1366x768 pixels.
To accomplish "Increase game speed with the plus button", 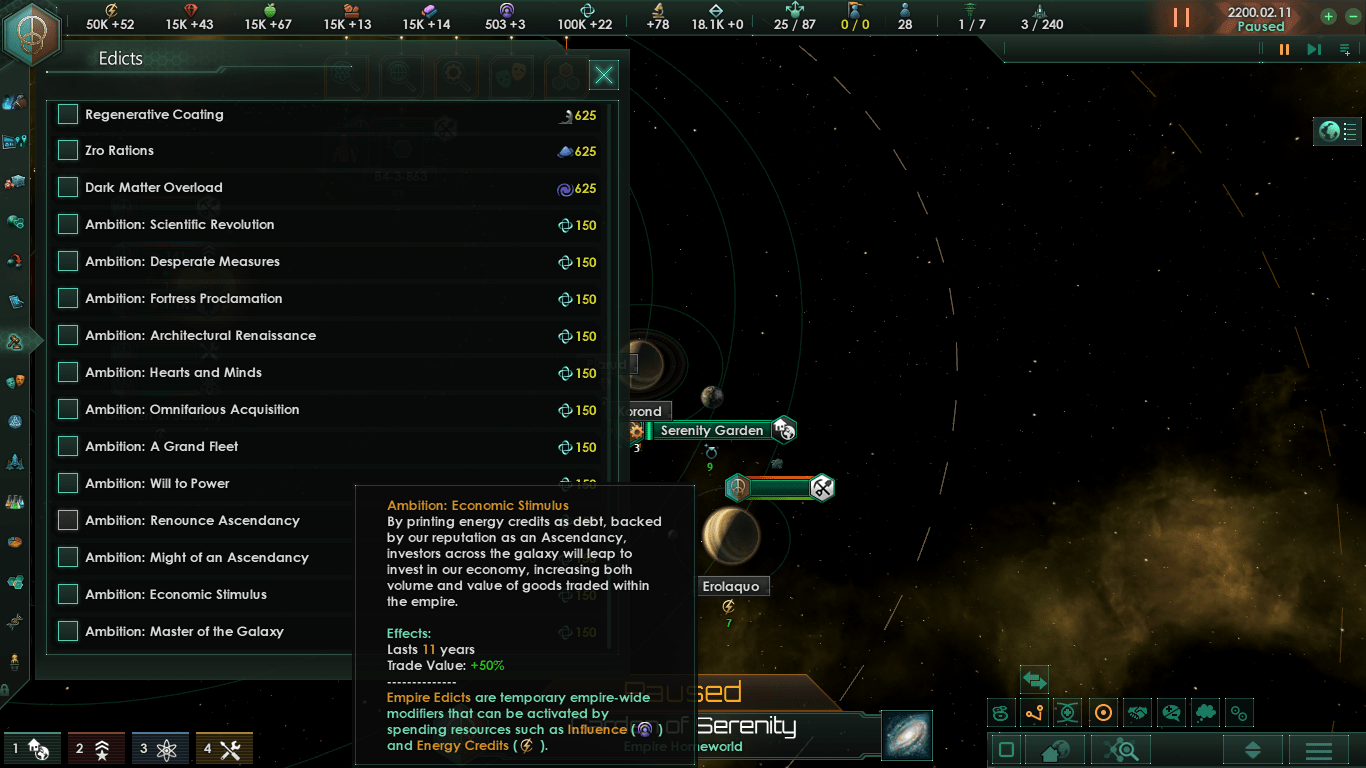I will pos(1328,17).
